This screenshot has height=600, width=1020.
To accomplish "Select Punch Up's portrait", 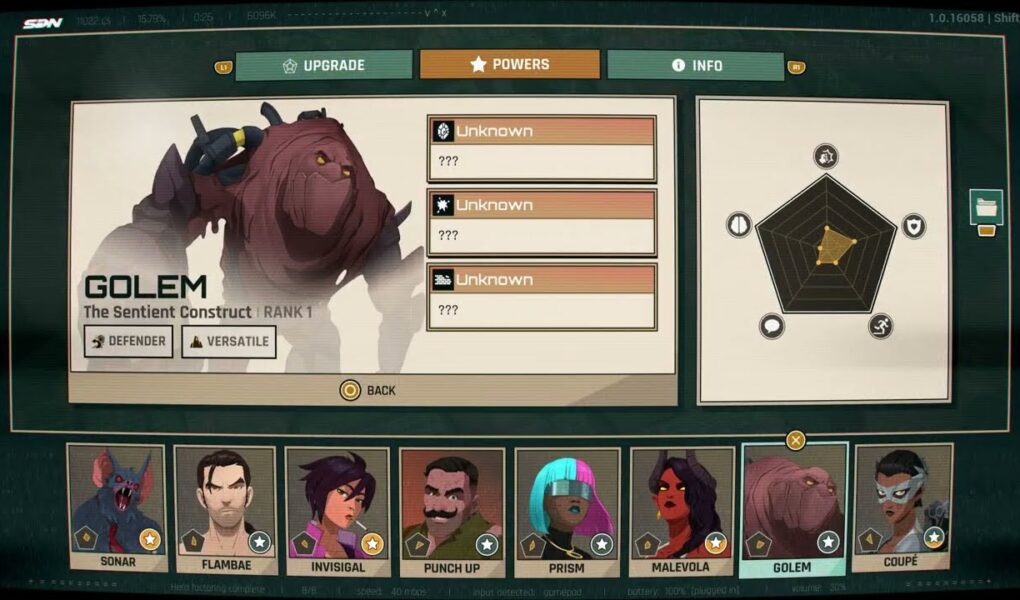I will (x=451, y=510).
